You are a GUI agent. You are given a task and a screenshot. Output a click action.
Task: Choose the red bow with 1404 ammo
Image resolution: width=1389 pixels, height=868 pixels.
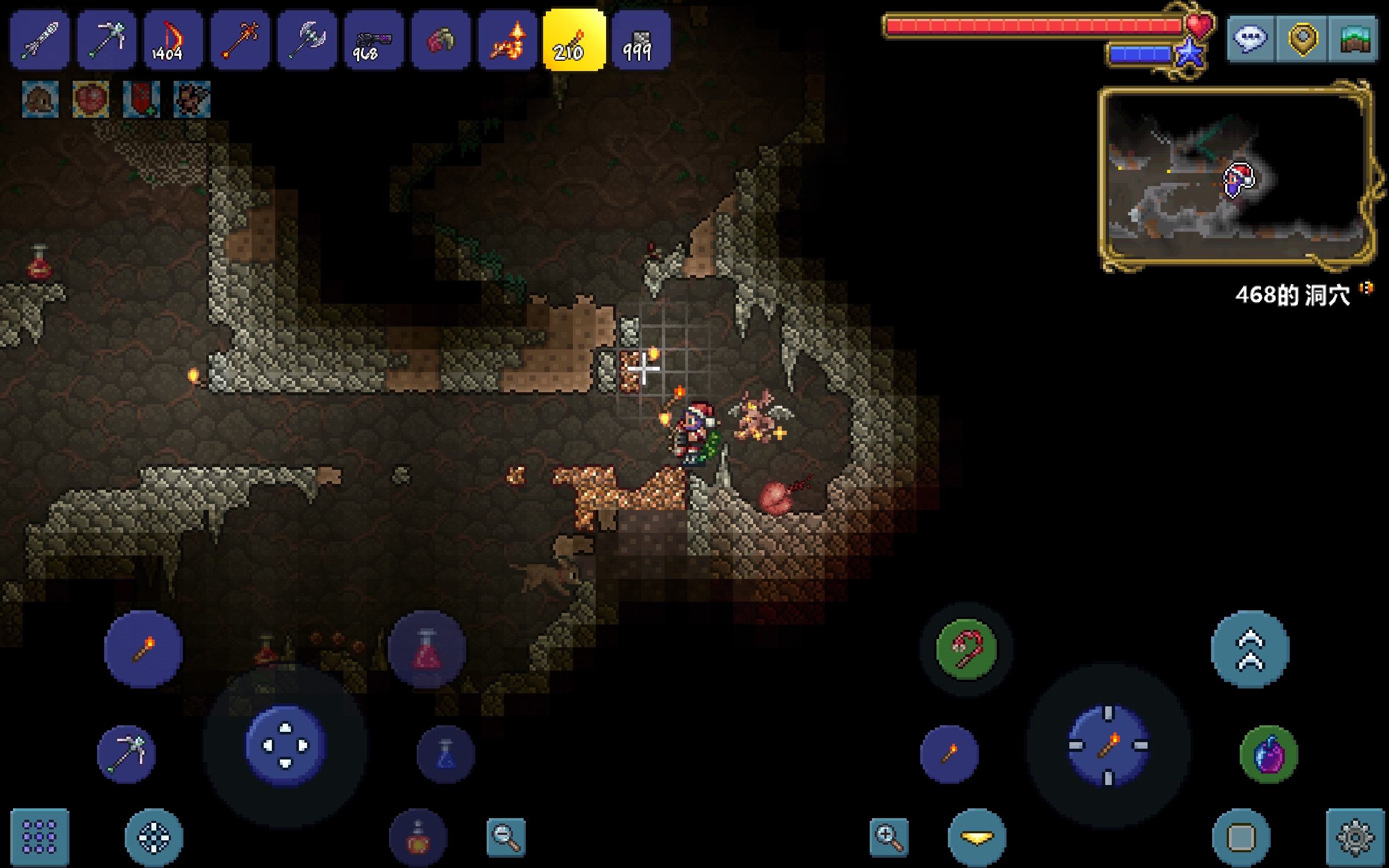pos(173,40)
